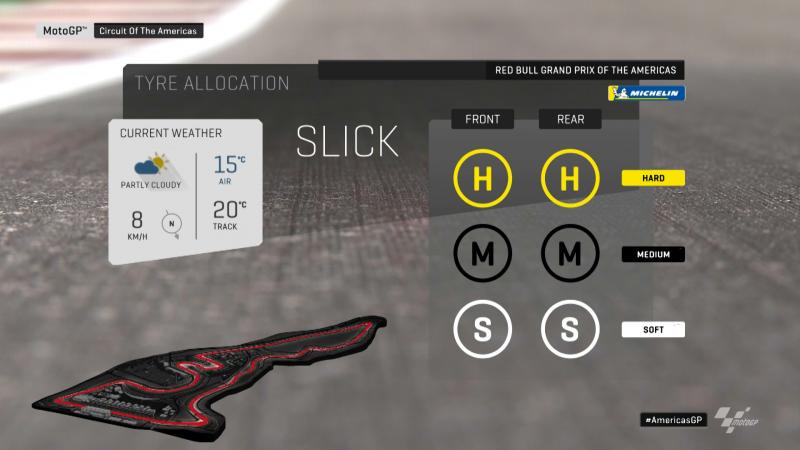Select the hard front tyre
The image size is (800, 450).
pos(482,179)
